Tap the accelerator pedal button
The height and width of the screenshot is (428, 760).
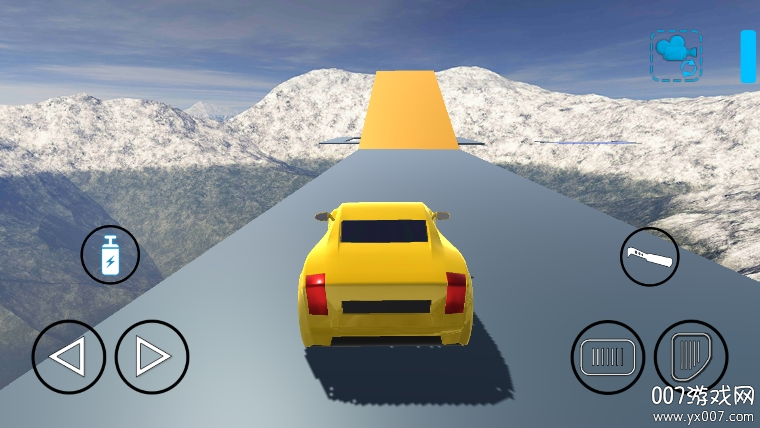click(690, 355)
